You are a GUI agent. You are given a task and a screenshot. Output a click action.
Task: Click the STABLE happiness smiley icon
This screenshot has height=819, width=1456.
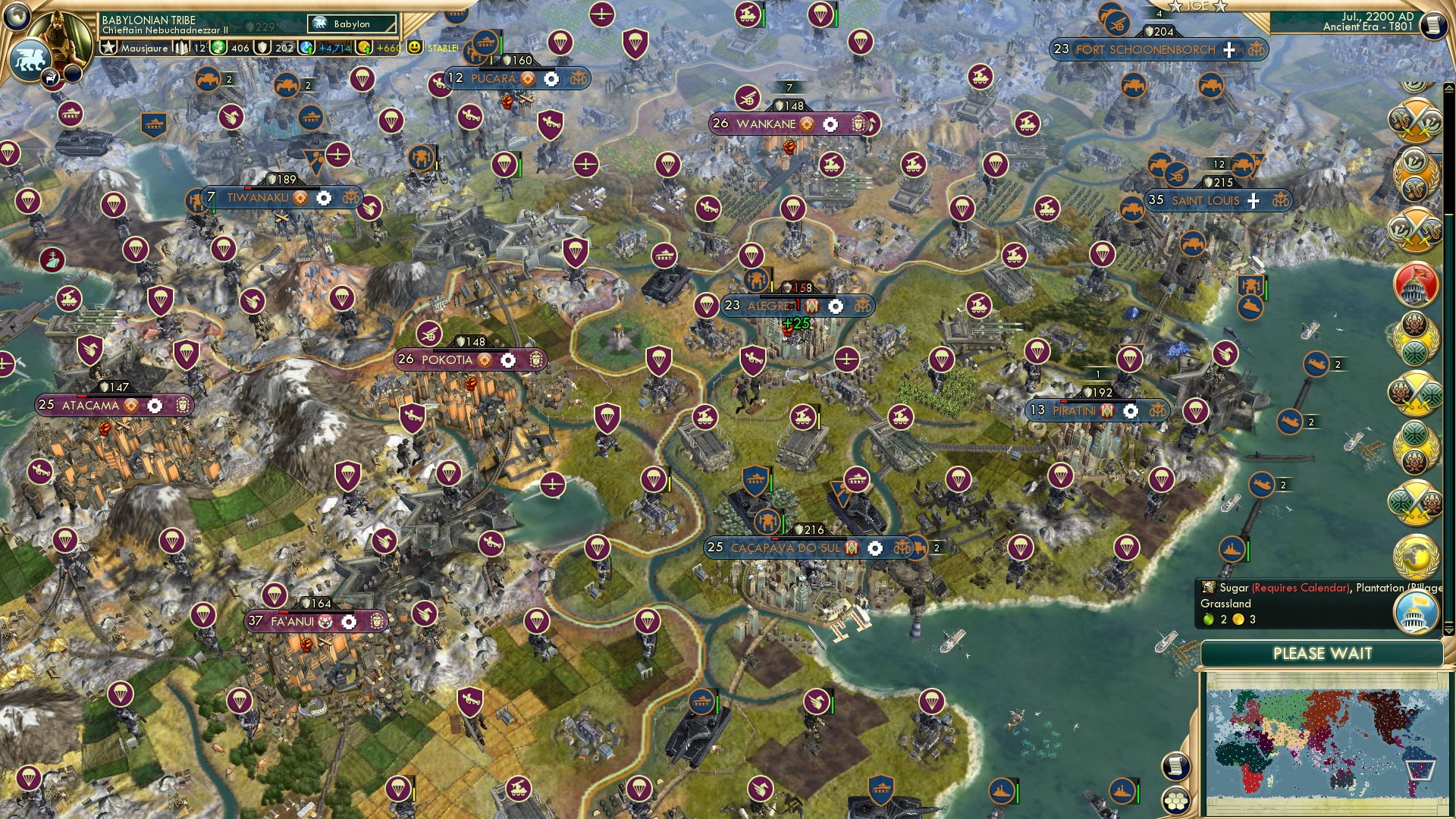pyautogui.click(x=414, y=45)
